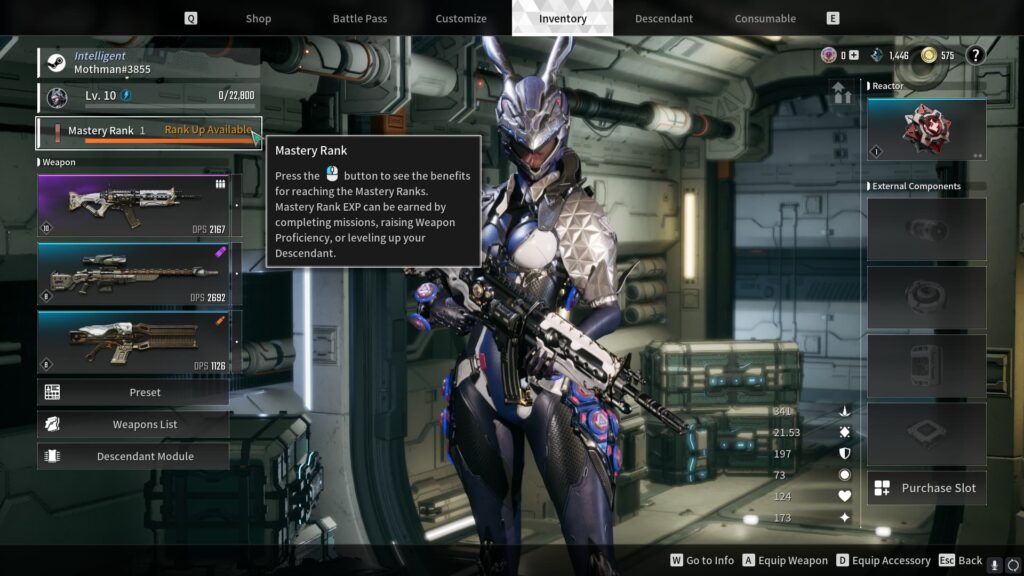Click the Mothman#3855 player name banner
The width and height of the screenshot is (1024, 576).
(x=150, y=63)
